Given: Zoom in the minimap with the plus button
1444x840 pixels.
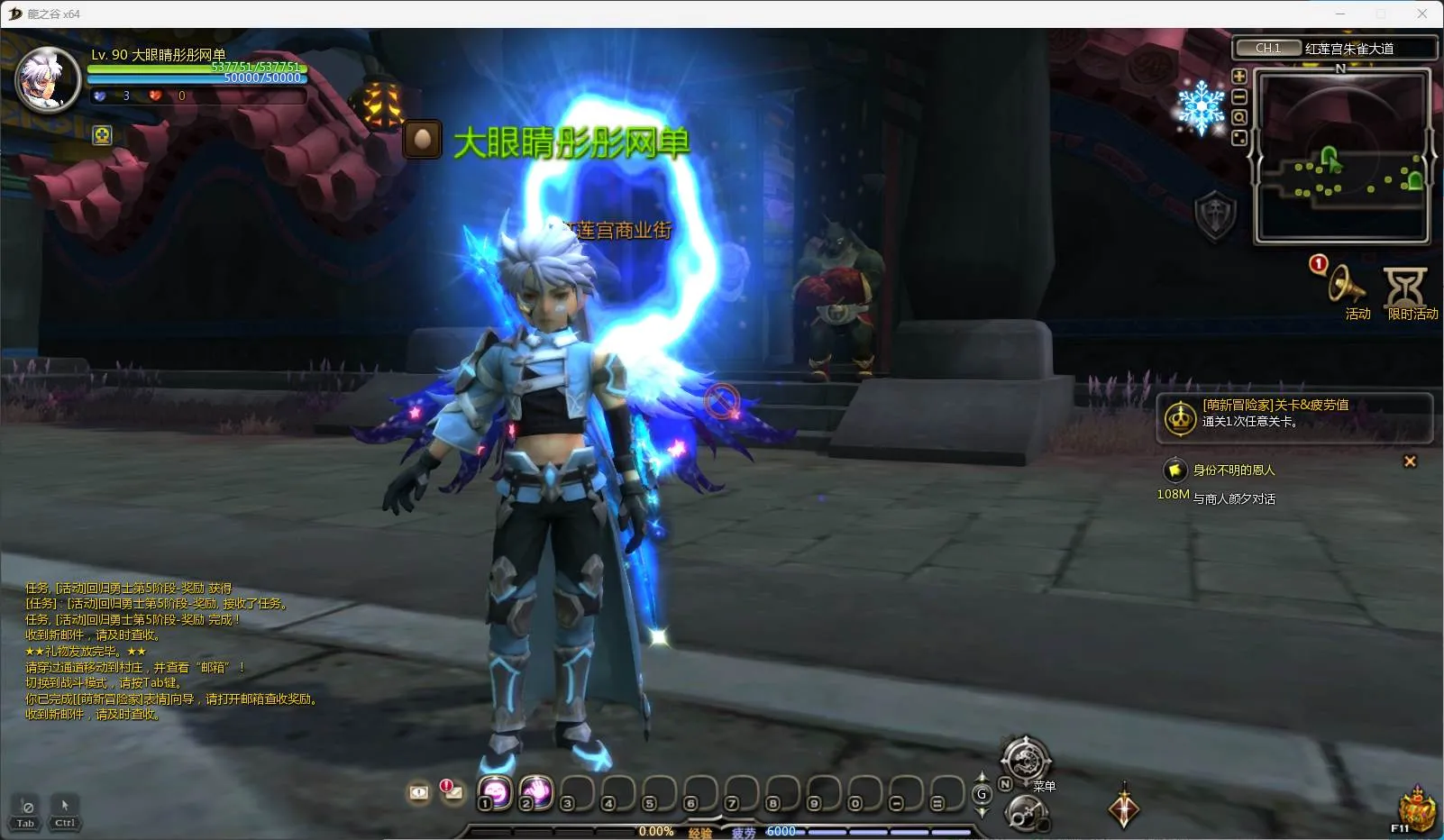Looking at the screenshot, I should 1239,77.
